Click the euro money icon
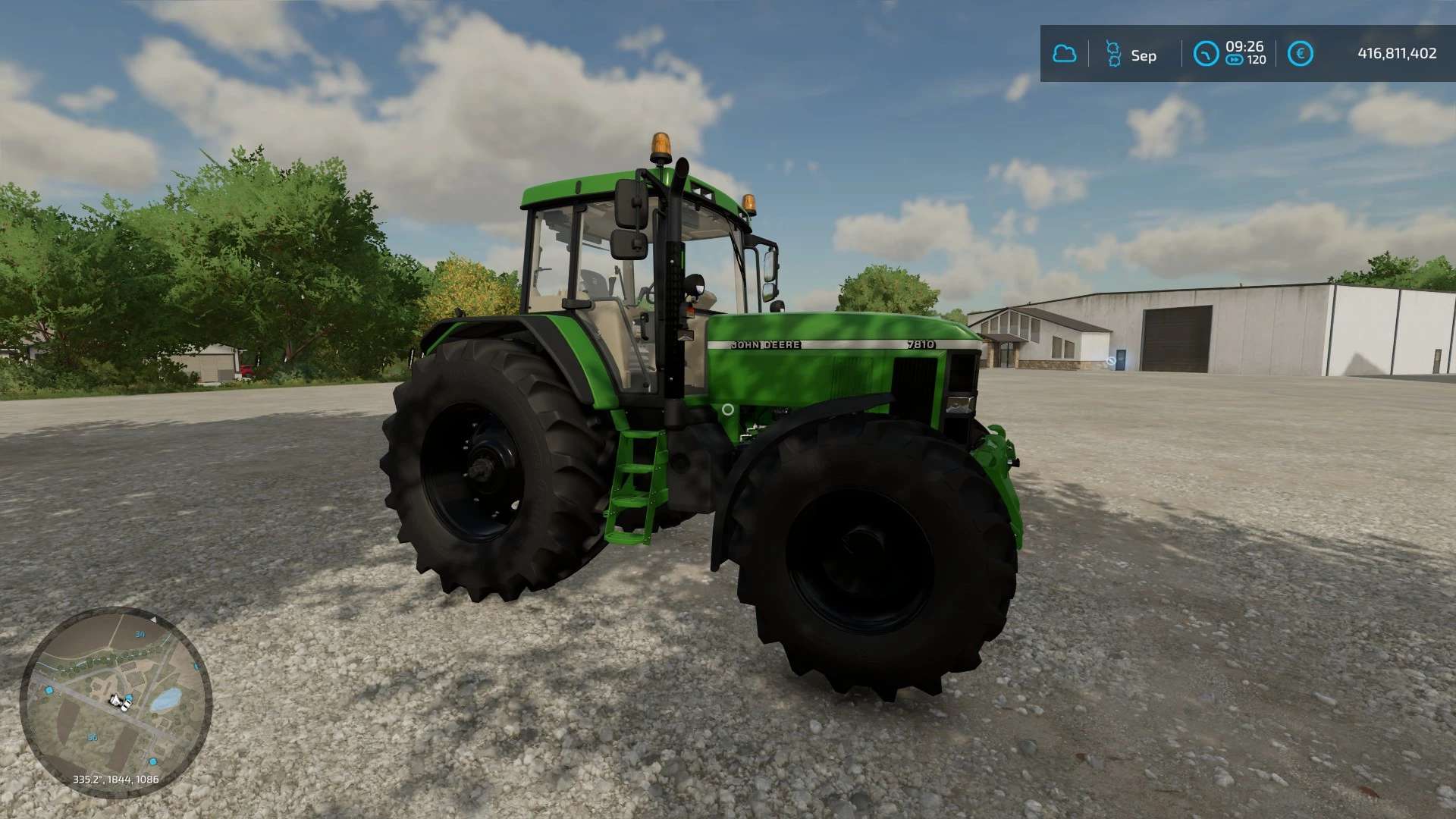The width and height of the screenshot is (1456, 819). 1300,54
